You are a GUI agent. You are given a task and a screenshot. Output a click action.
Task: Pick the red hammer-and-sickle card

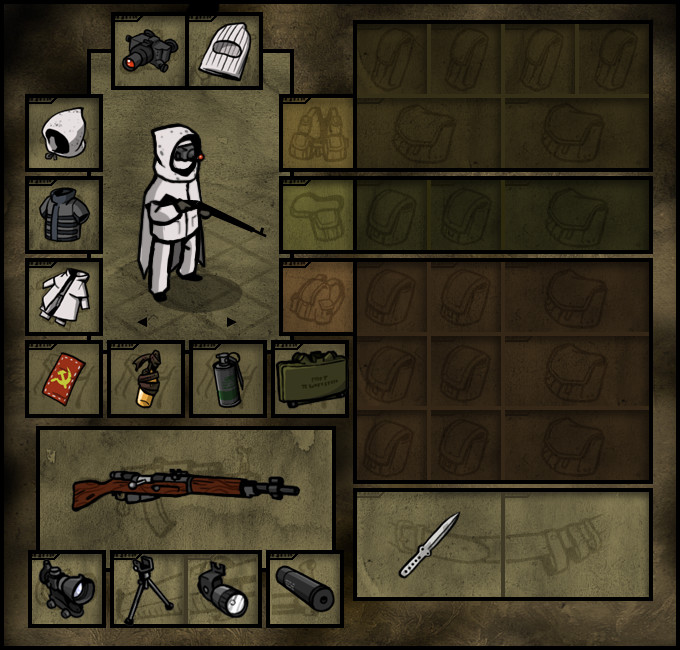(x=64, y=379)
